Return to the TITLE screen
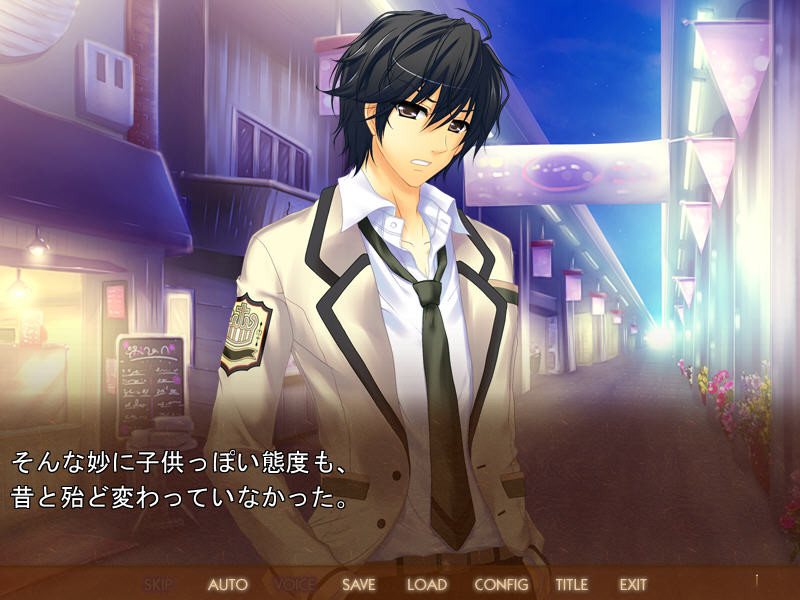The image size is (800, 600). point(572,584)
